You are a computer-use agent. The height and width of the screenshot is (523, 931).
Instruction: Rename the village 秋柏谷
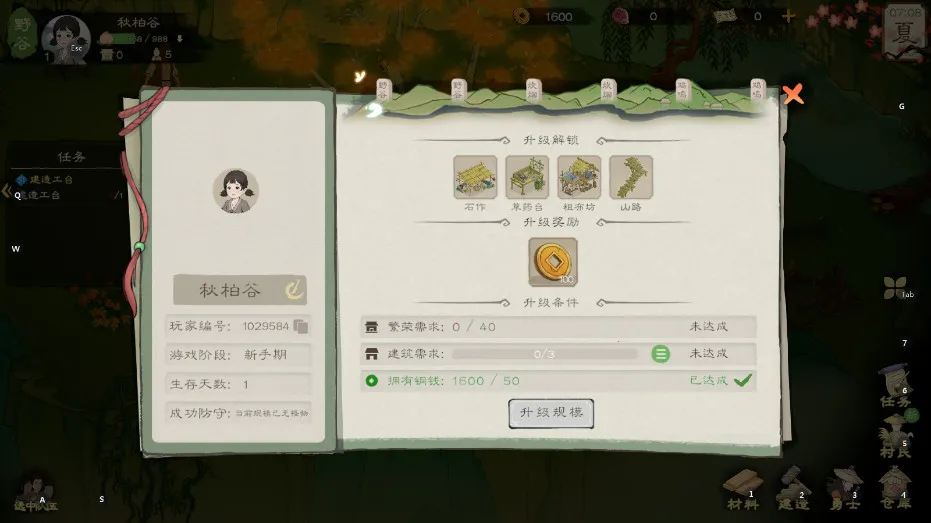(294, 291)
